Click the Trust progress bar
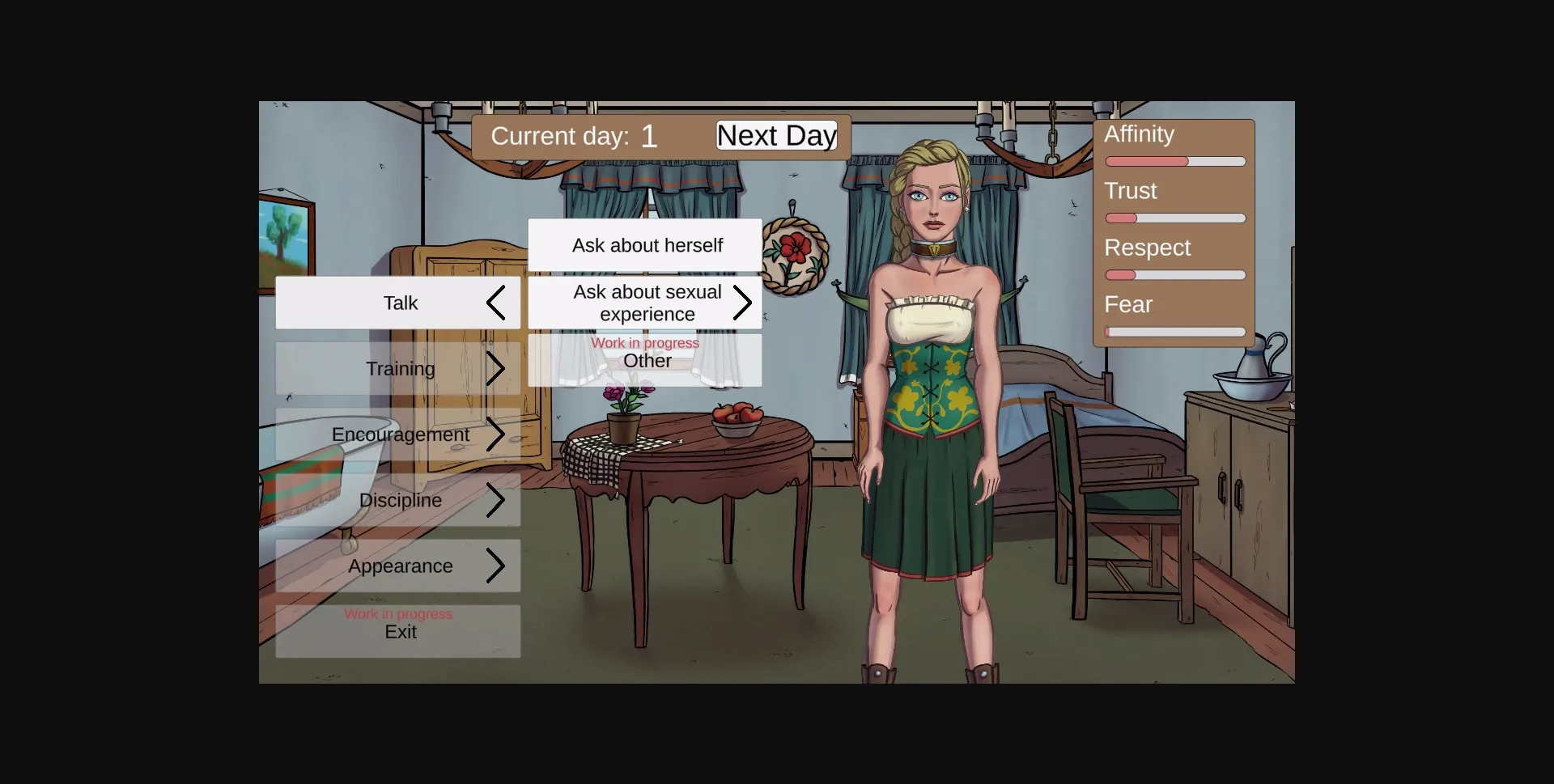Screen dimensions: 1554x784 [1175, 218]
